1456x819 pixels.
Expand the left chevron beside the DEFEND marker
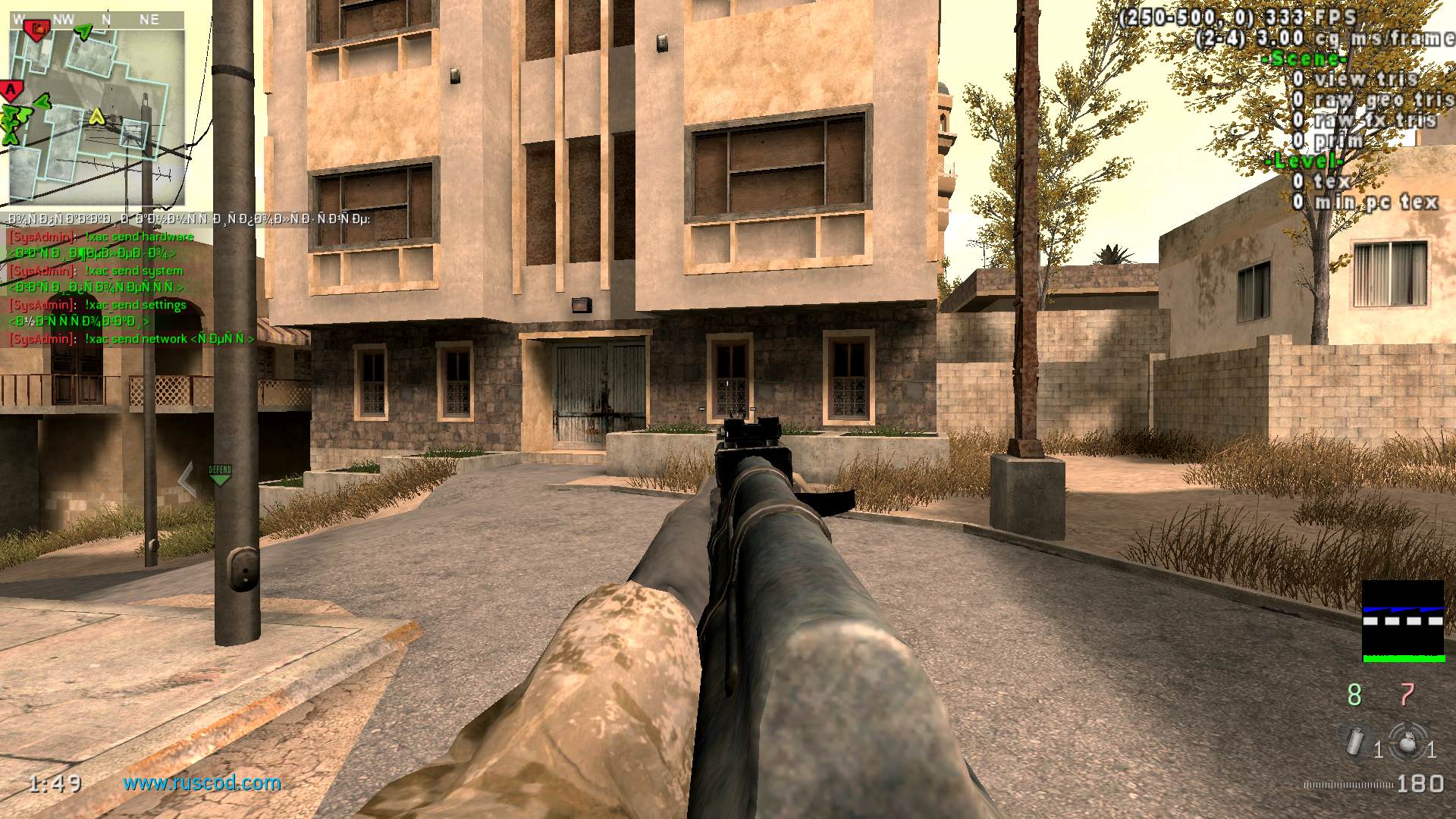pyautogui.click(x=184, y=479)
